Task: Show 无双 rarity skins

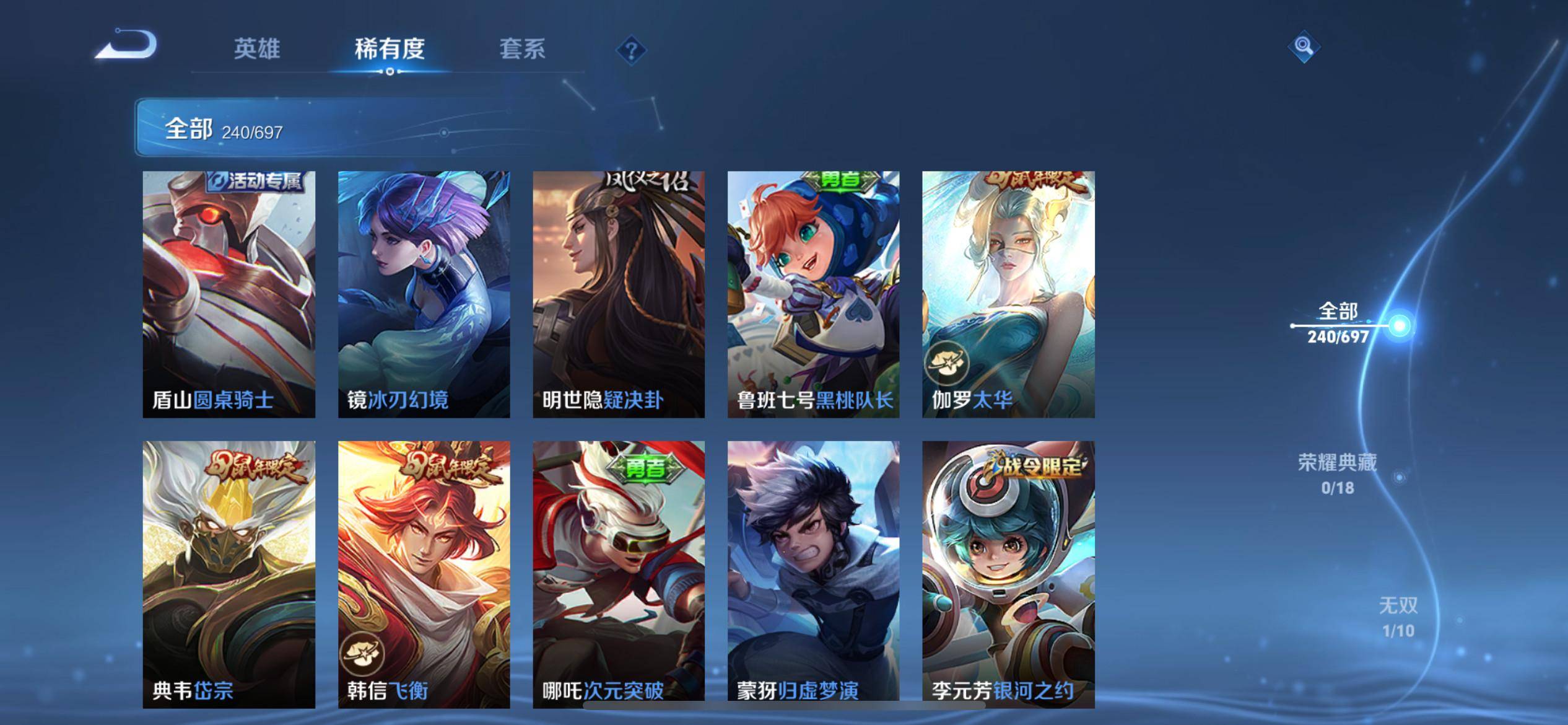Action: [x=1398, y=617]
